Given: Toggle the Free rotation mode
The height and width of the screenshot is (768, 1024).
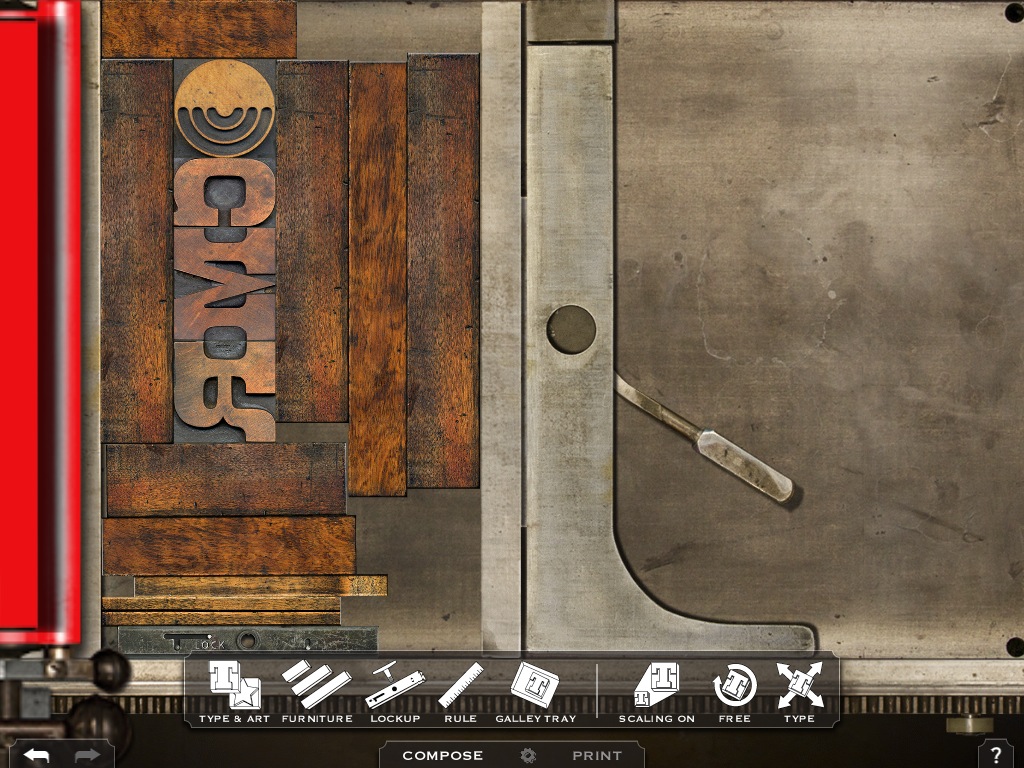Looking at the screenshot, I should (734, 690).
